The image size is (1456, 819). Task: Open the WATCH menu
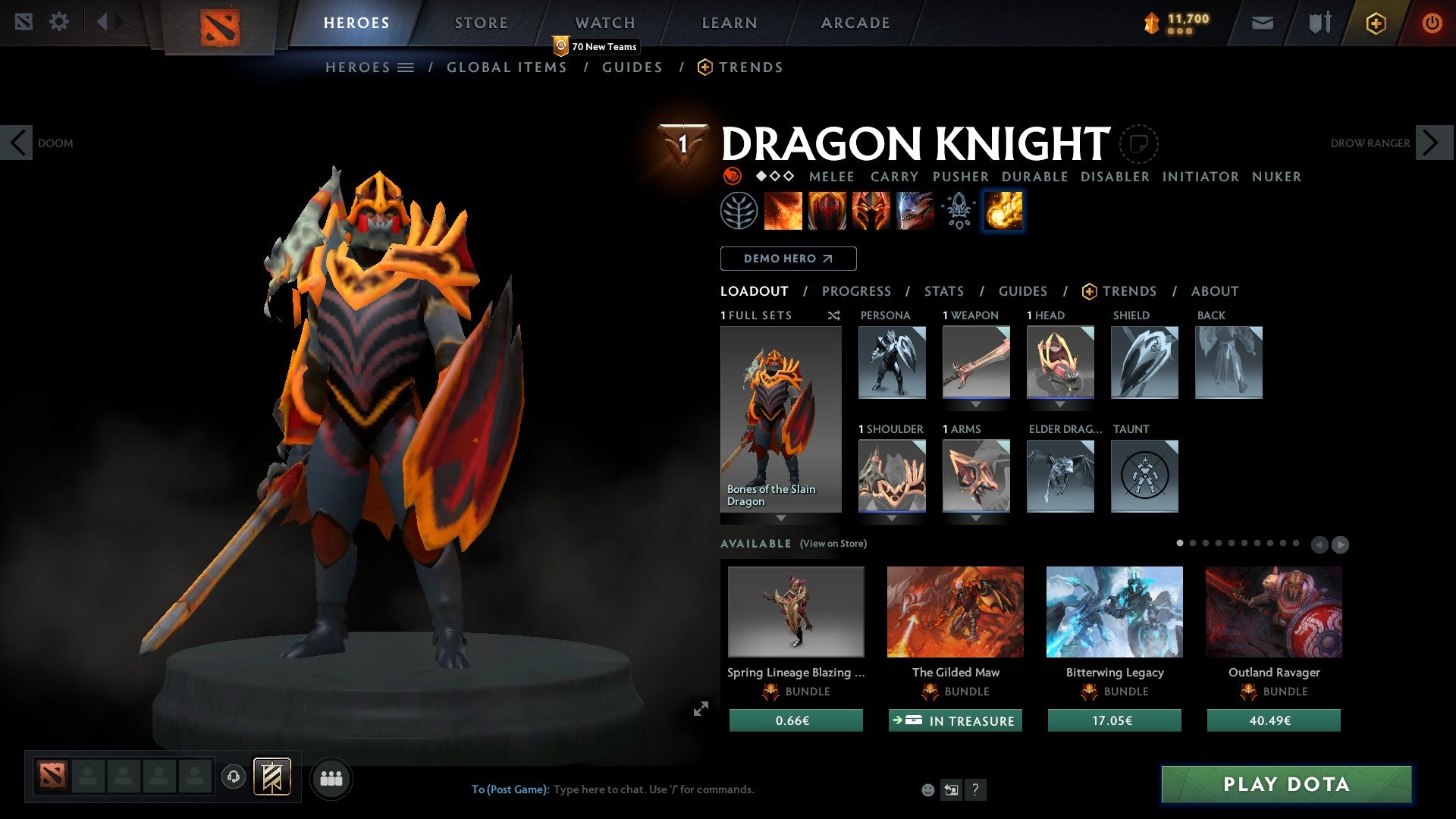(604, 23)
